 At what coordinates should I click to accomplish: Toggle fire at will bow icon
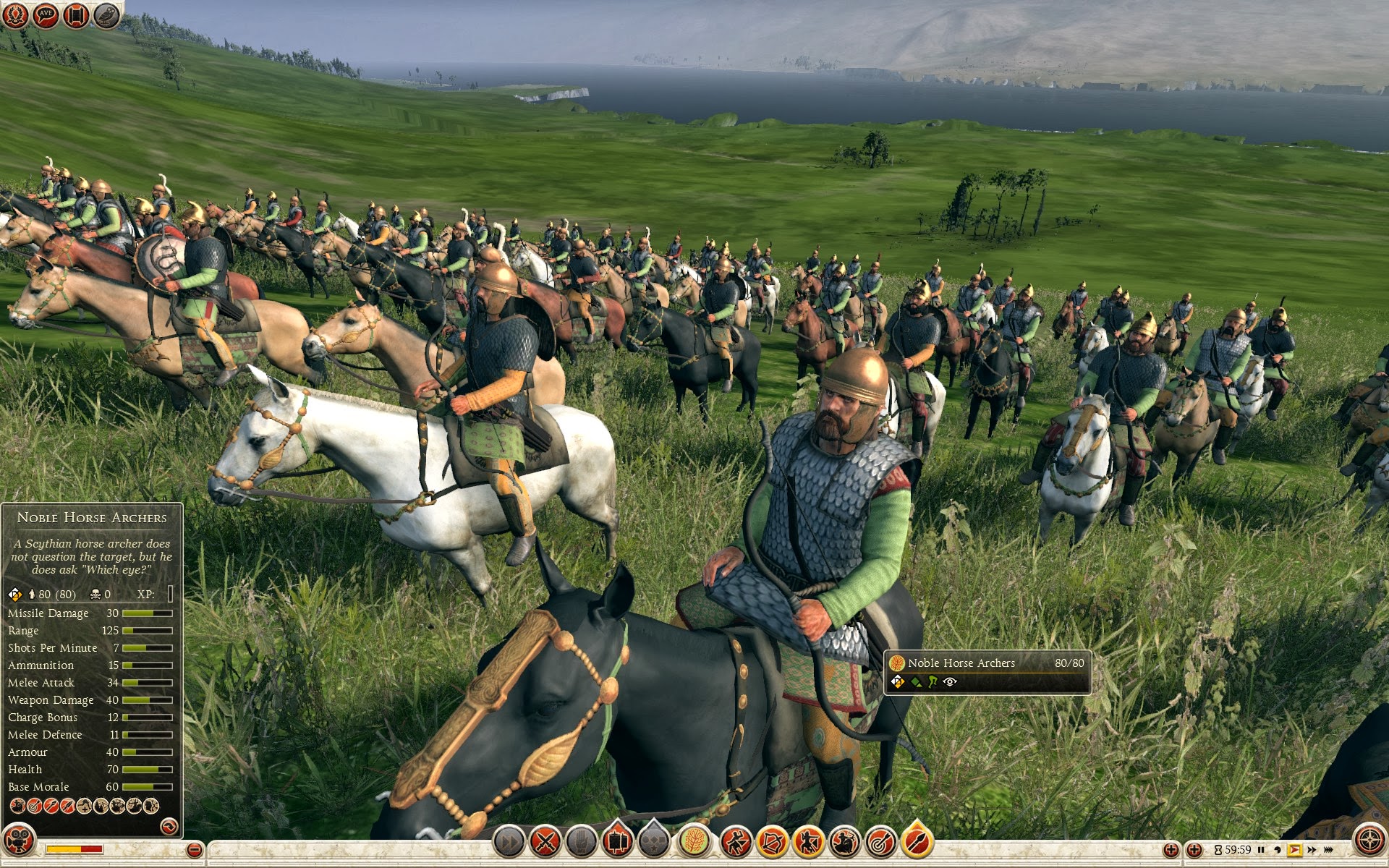coord(772,842)
